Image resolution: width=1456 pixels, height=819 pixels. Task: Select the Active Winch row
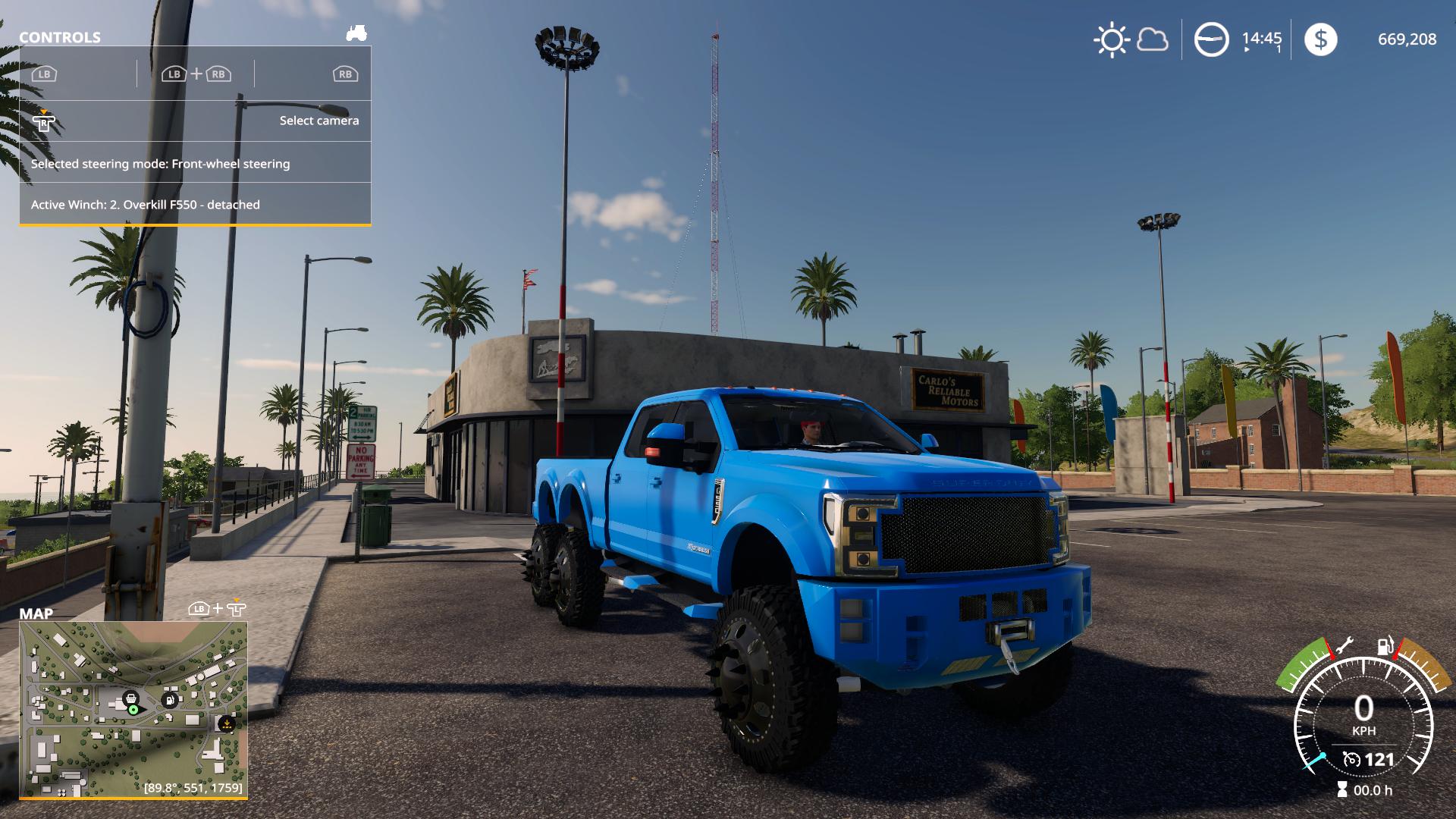[x=195, y=204]
